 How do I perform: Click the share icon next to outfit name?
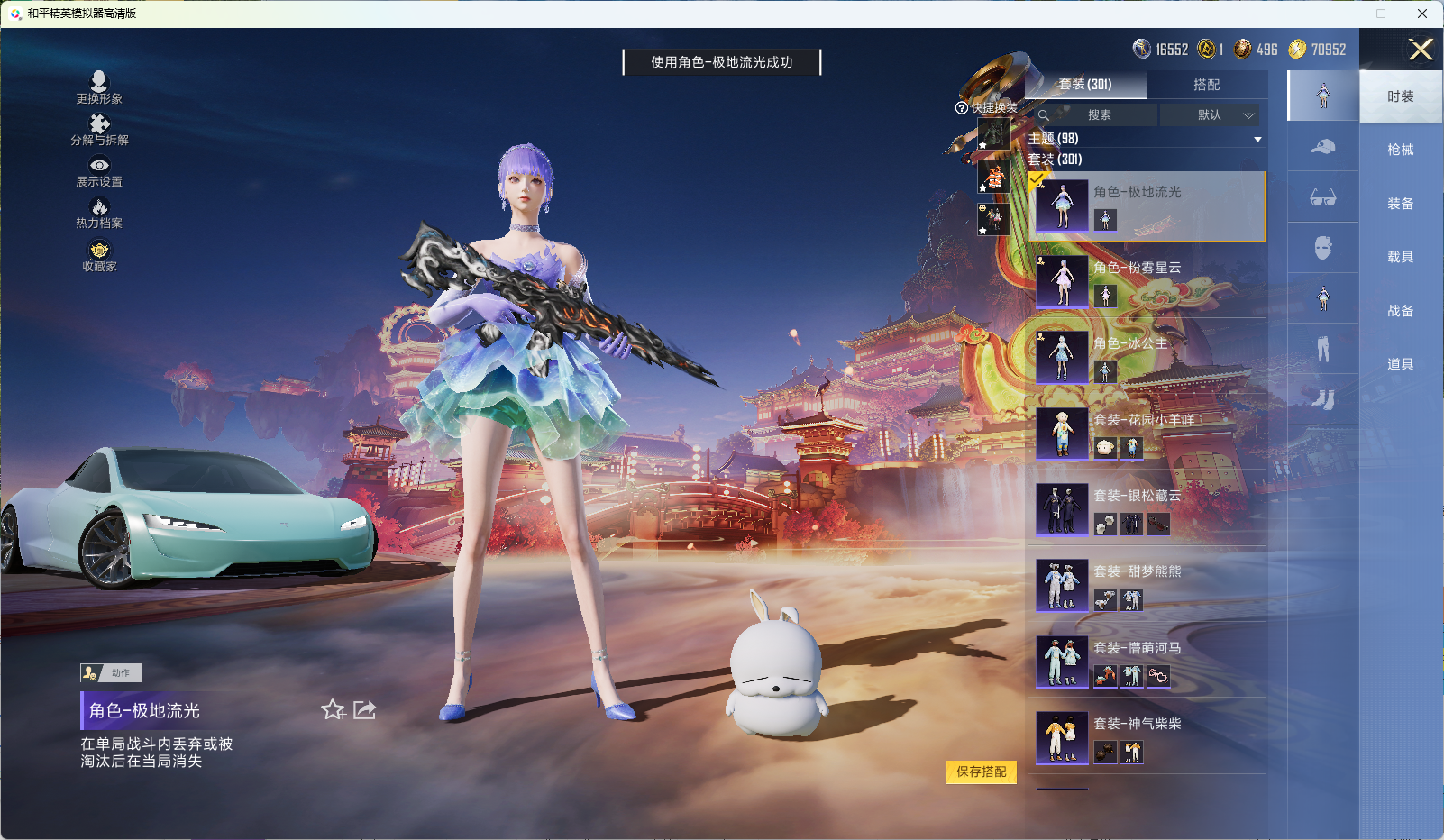click(364, 710)
